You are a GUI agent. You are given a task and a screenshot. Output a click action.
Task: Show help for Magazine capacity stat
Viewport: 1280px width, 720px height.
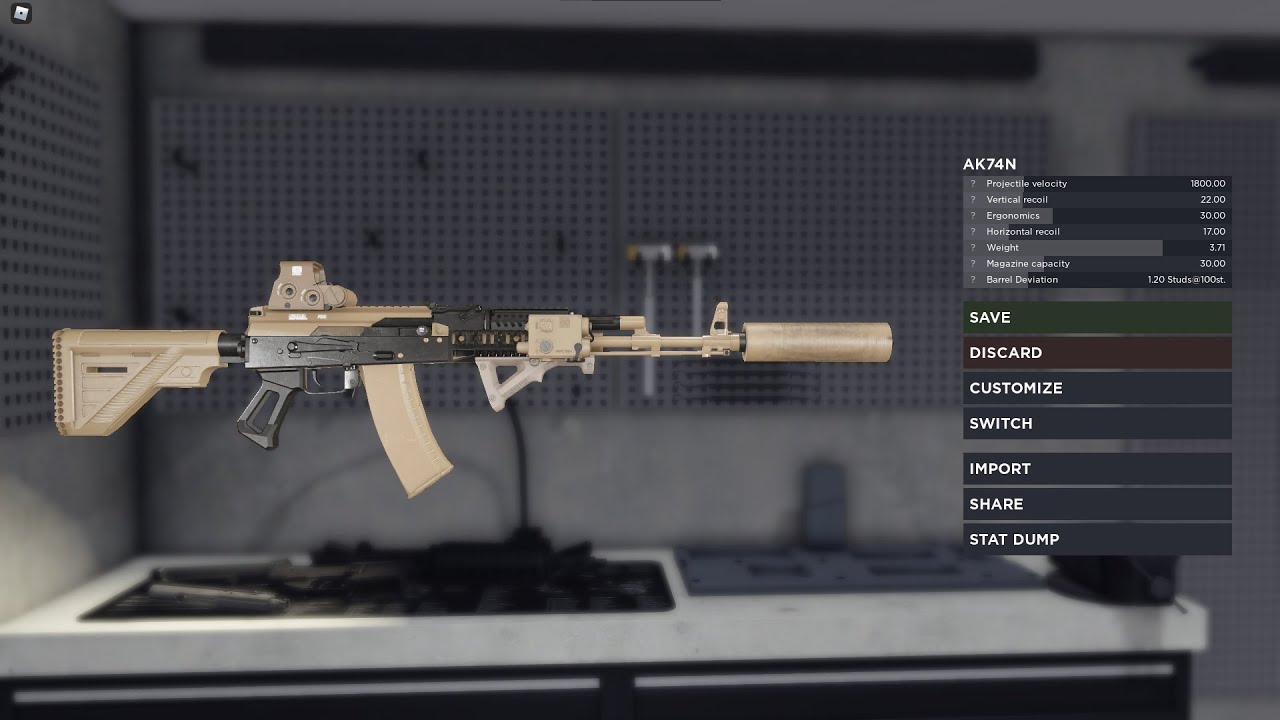[972, 264]
